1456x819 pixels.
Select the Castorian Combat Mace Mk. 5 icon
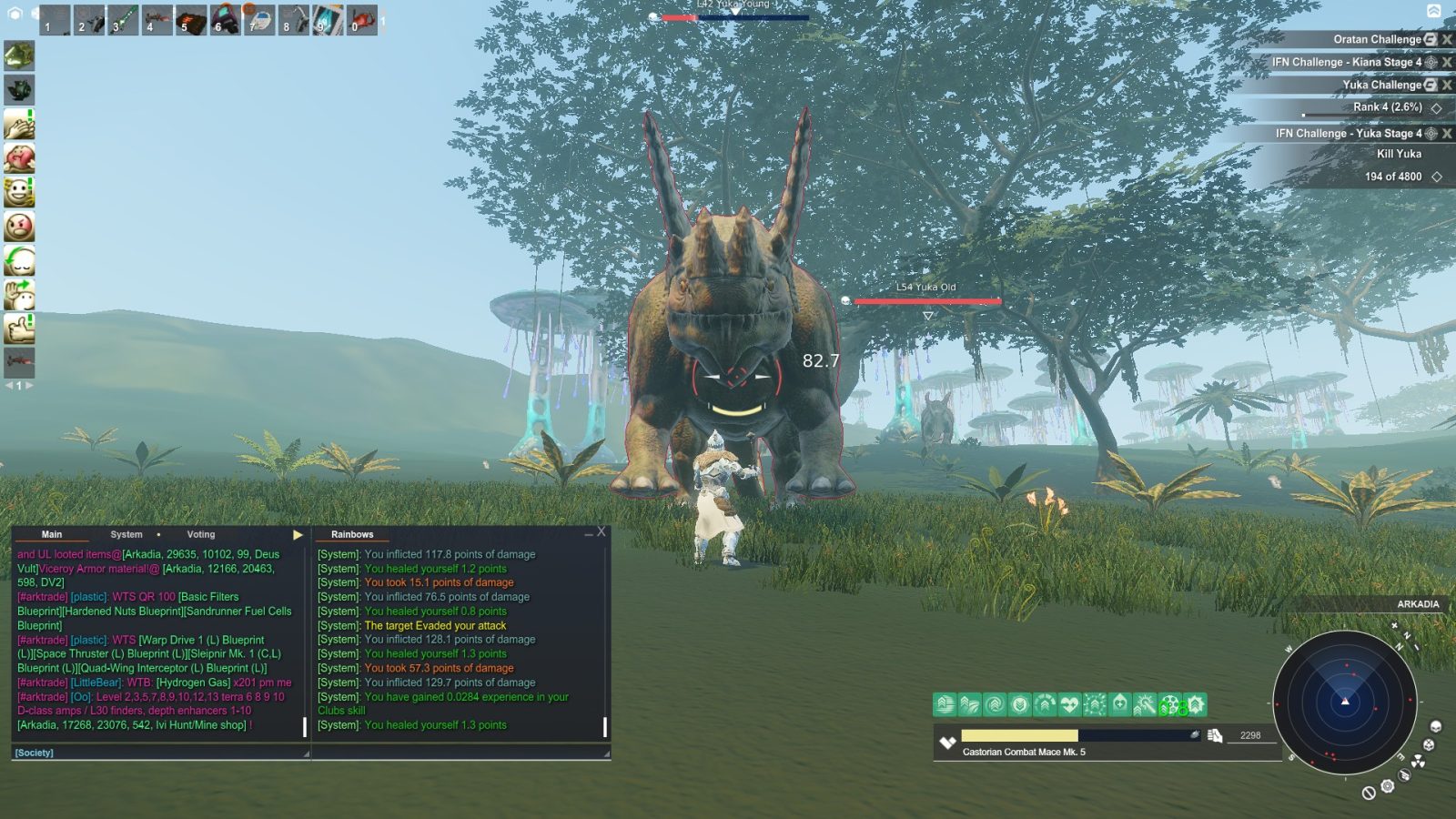947,743
